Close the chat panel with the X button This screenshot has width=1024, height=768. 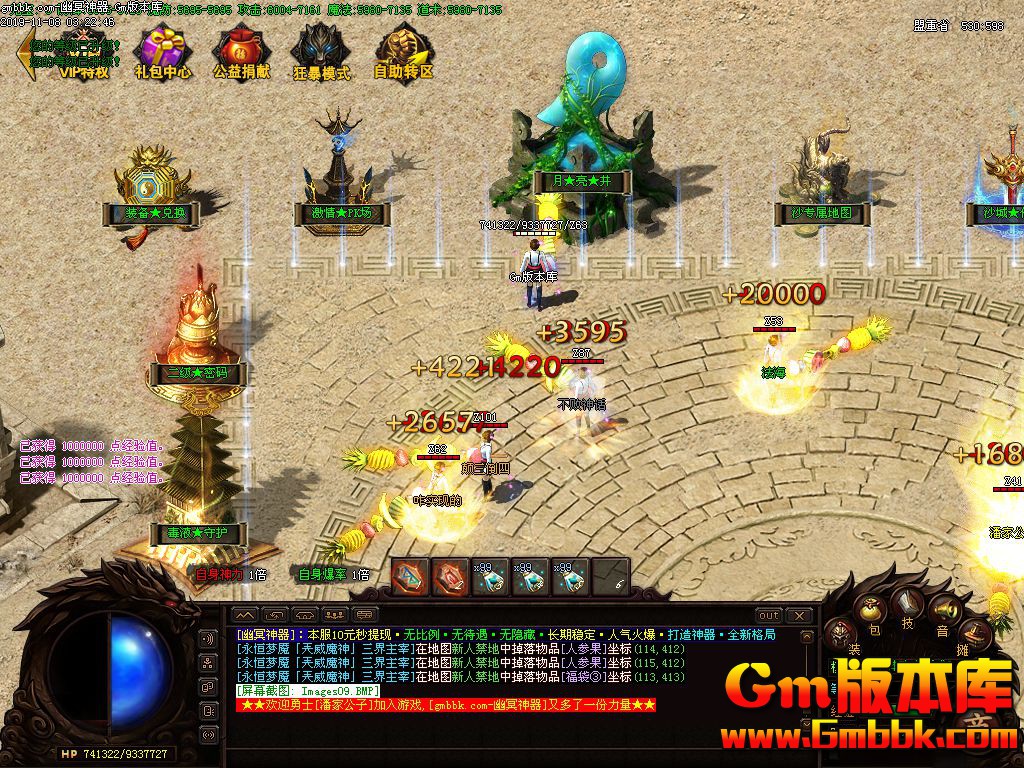pos(799,615)
